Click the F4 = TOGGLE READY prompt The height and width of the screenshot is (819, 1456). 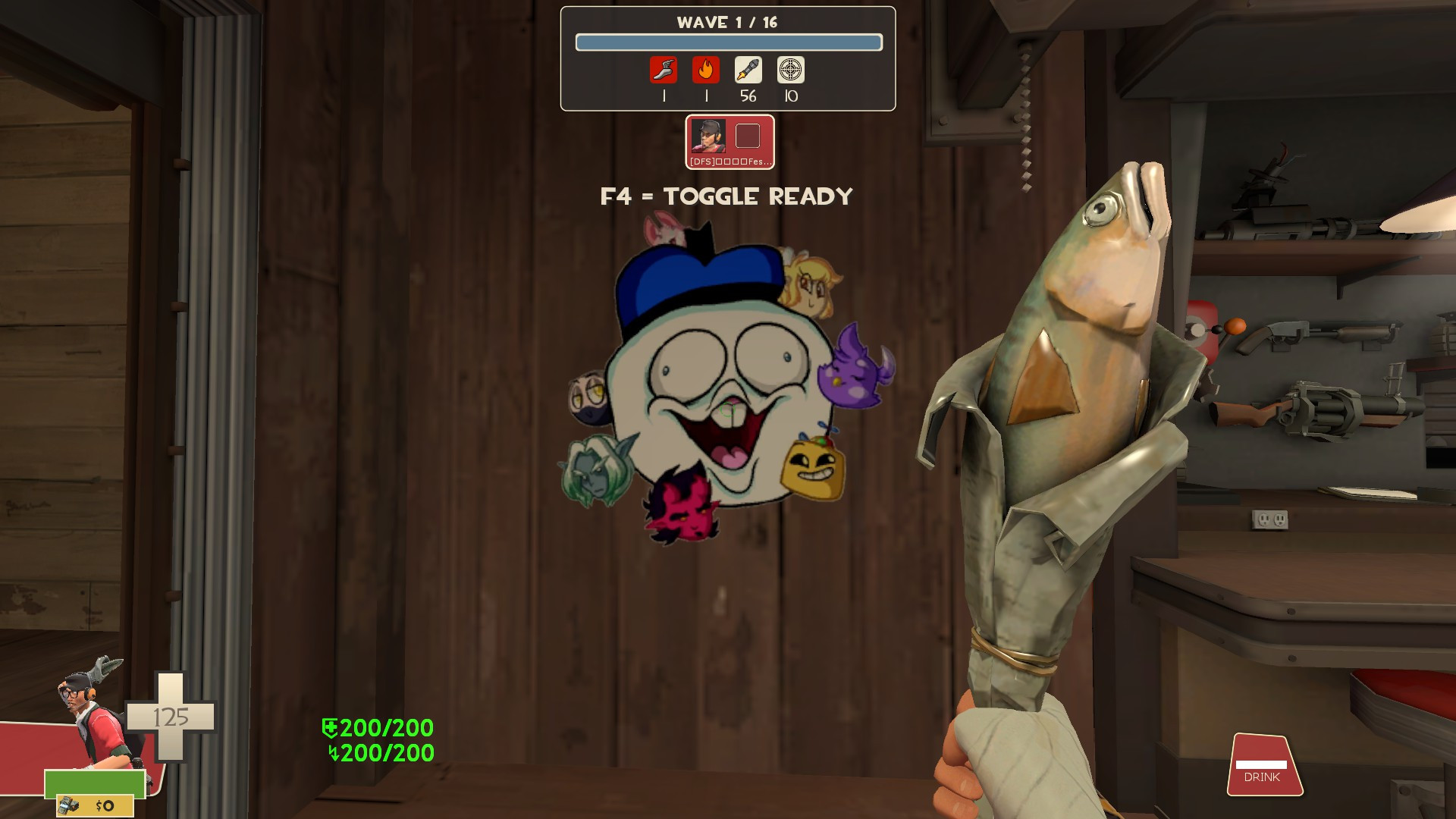point(726,196)
